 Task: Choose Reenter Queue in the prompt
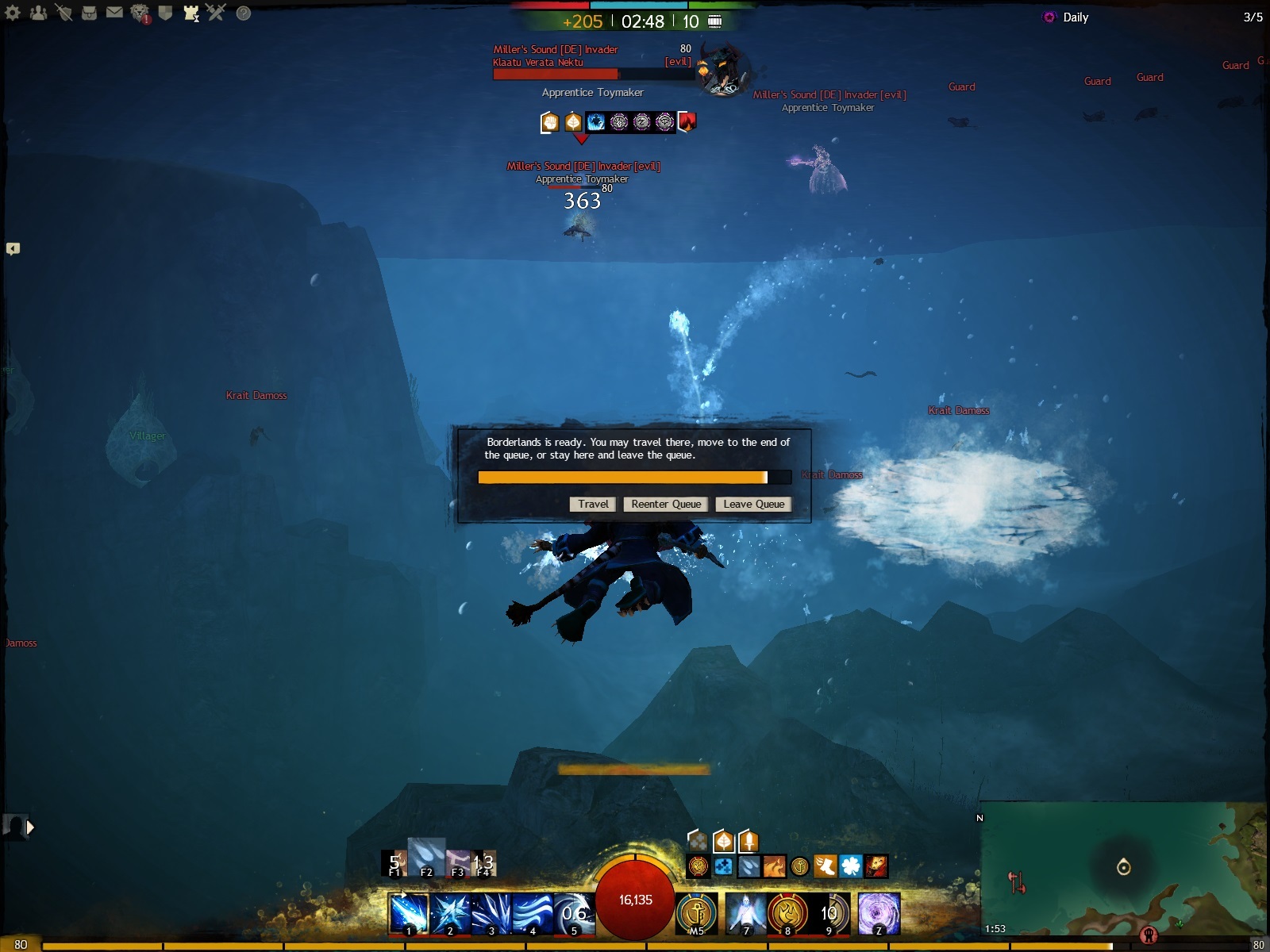pos(666,505)
